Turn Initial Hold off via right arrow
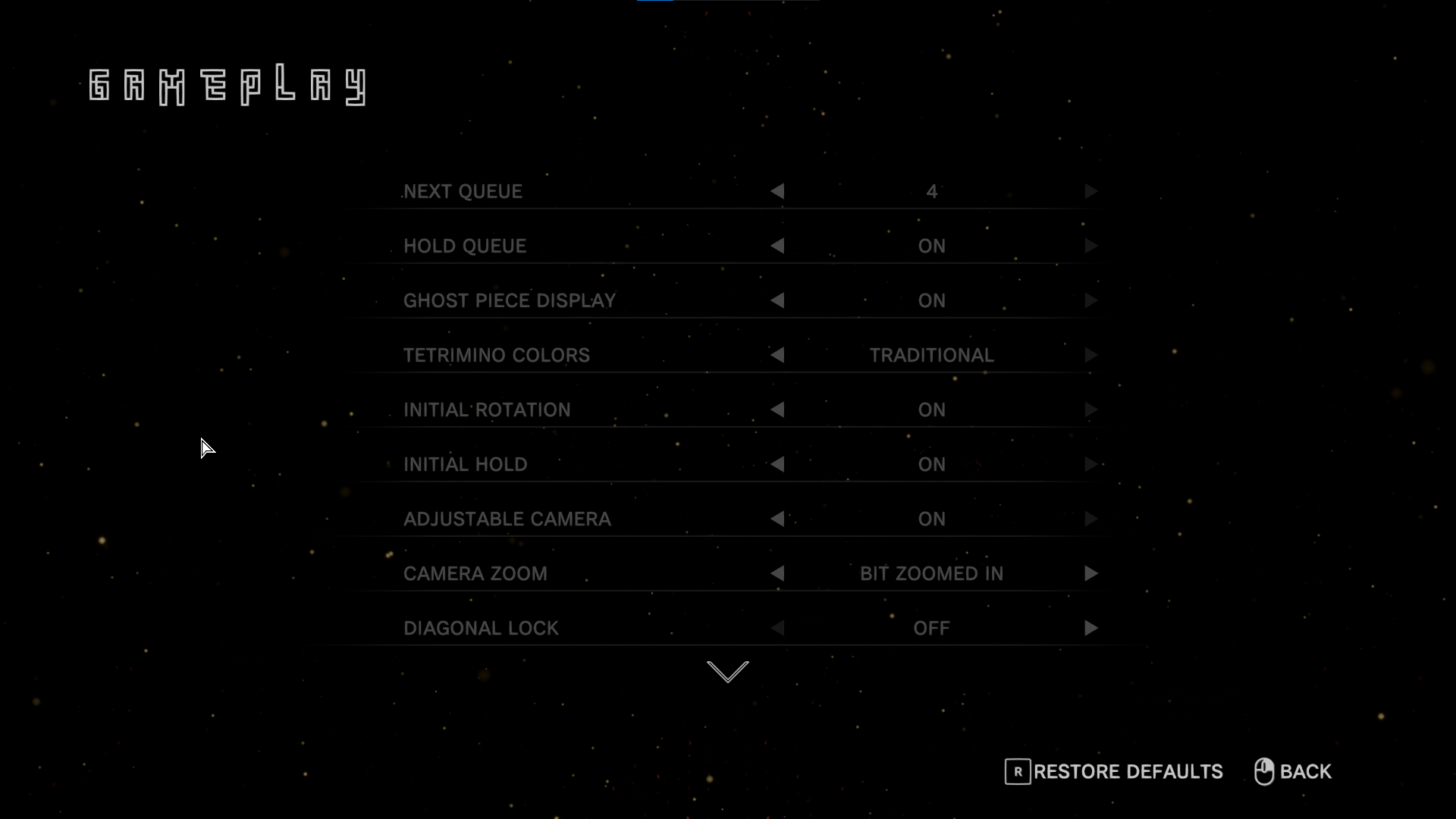The height and width of the screenshot is (819, 1456). click(x=1090, y=465)
